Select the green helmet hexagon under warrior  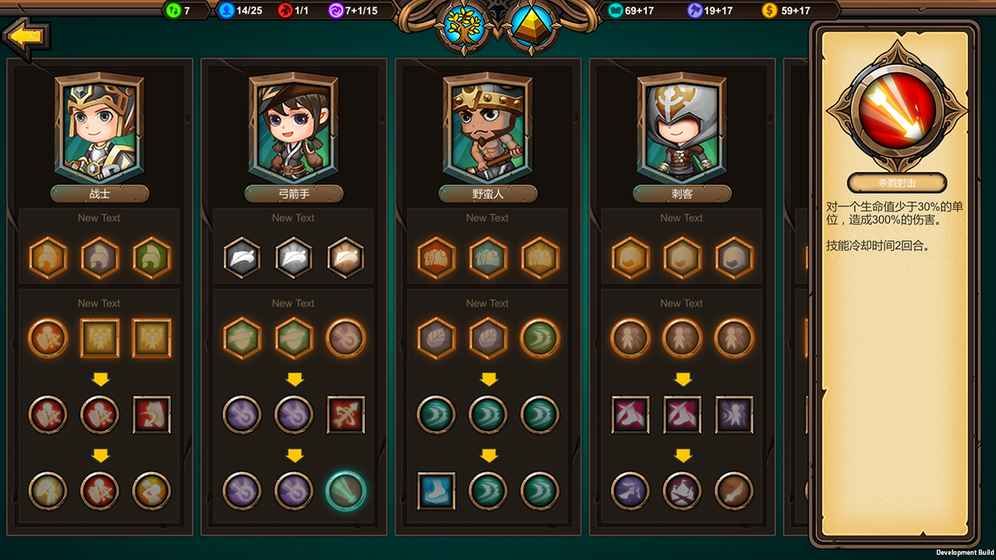pos(152,257)
